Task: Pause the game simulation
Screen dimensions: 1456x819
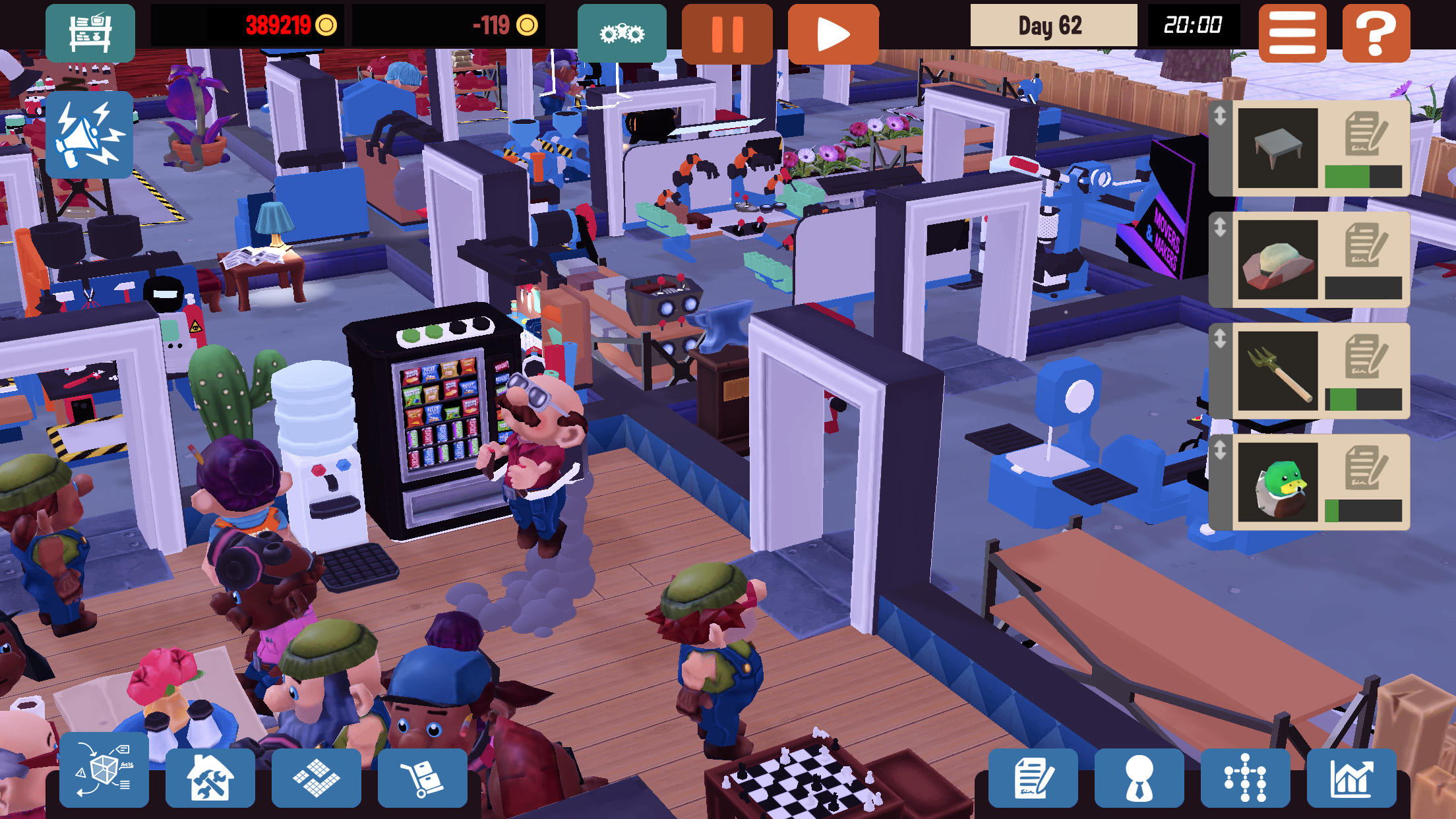Action: click(727, 32)
